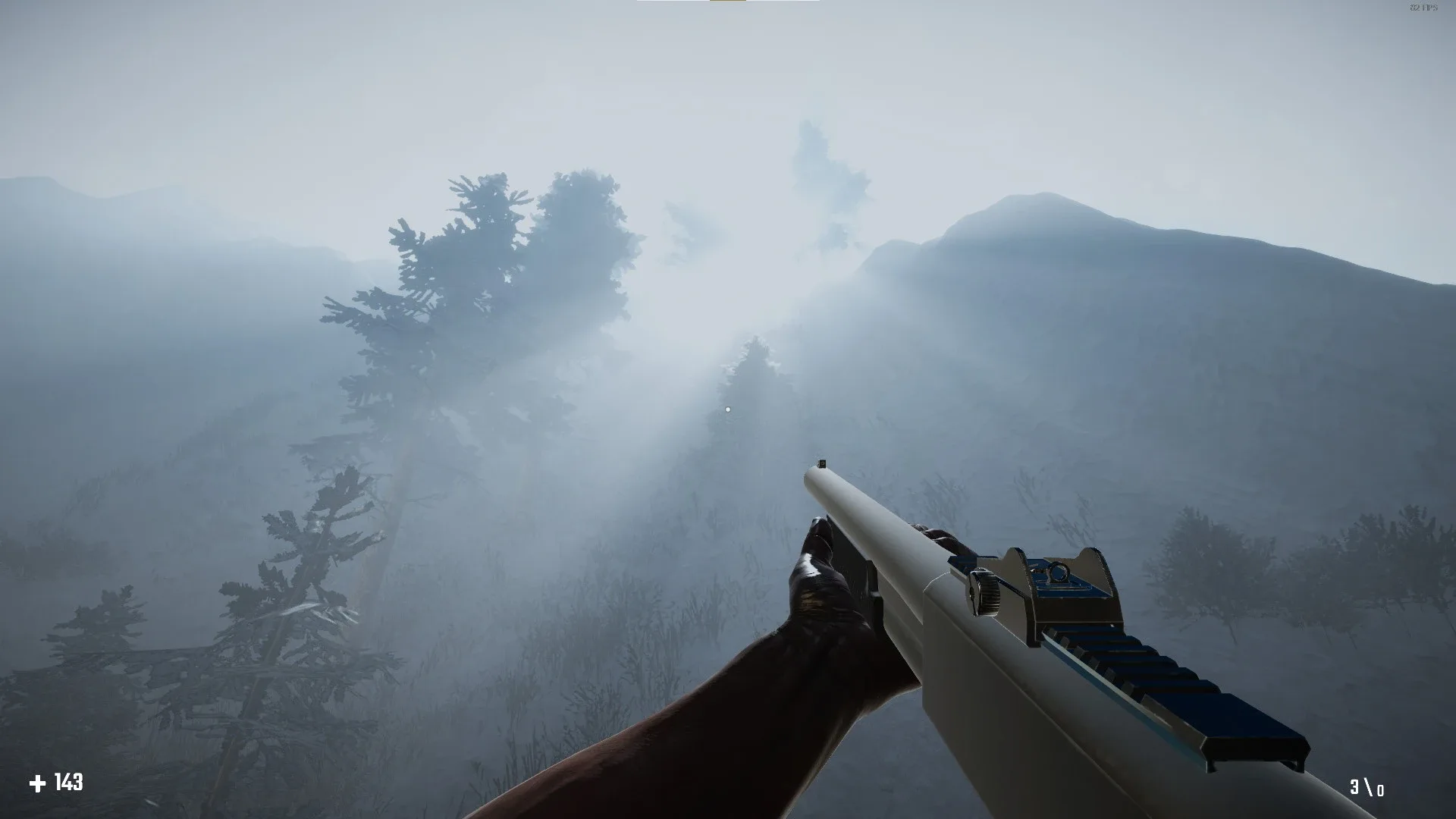Click the center crosshair dot

point(728,409)
